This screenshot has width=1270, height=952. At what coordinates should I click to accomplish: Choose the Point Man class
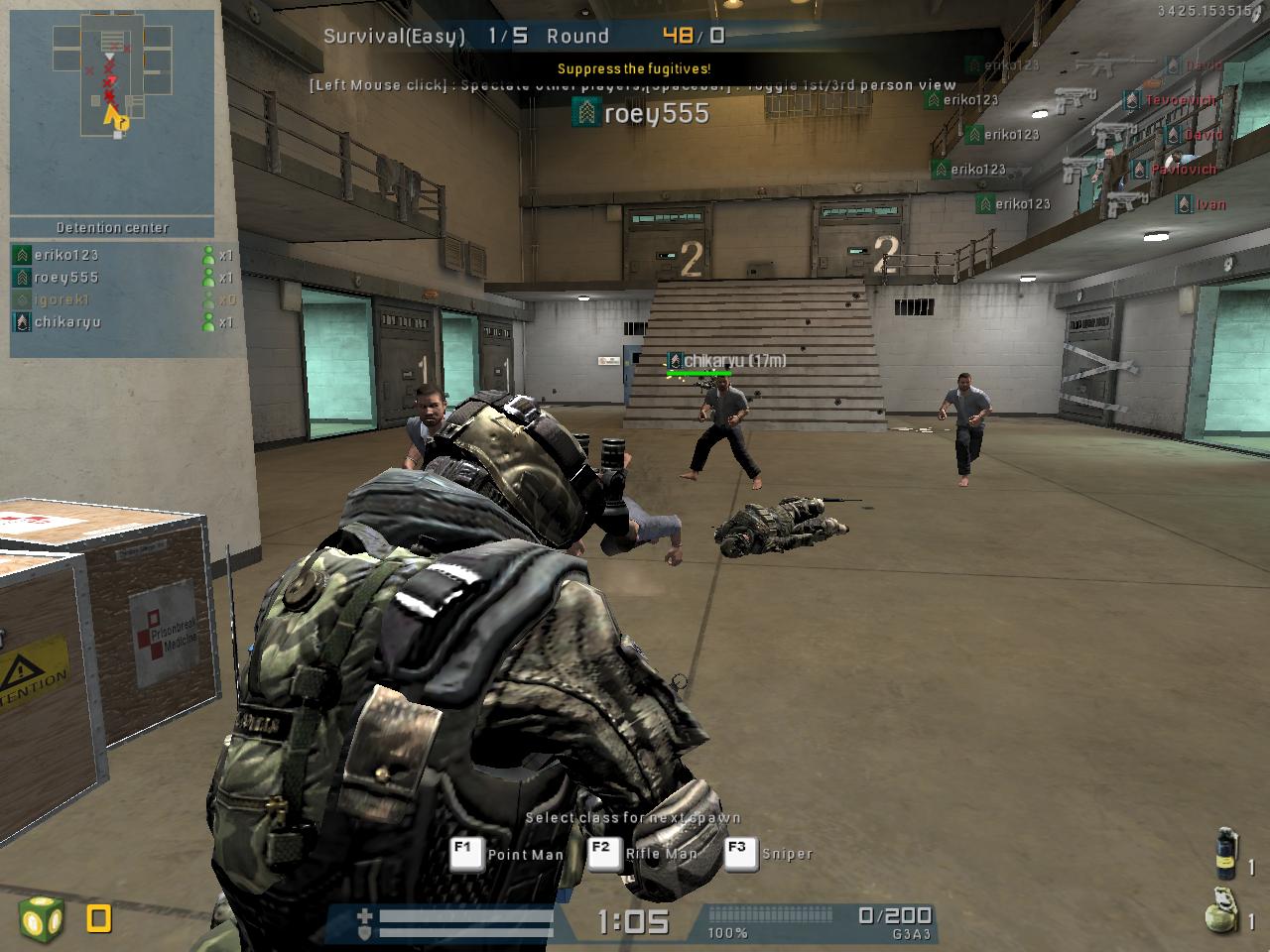[508, 854]
